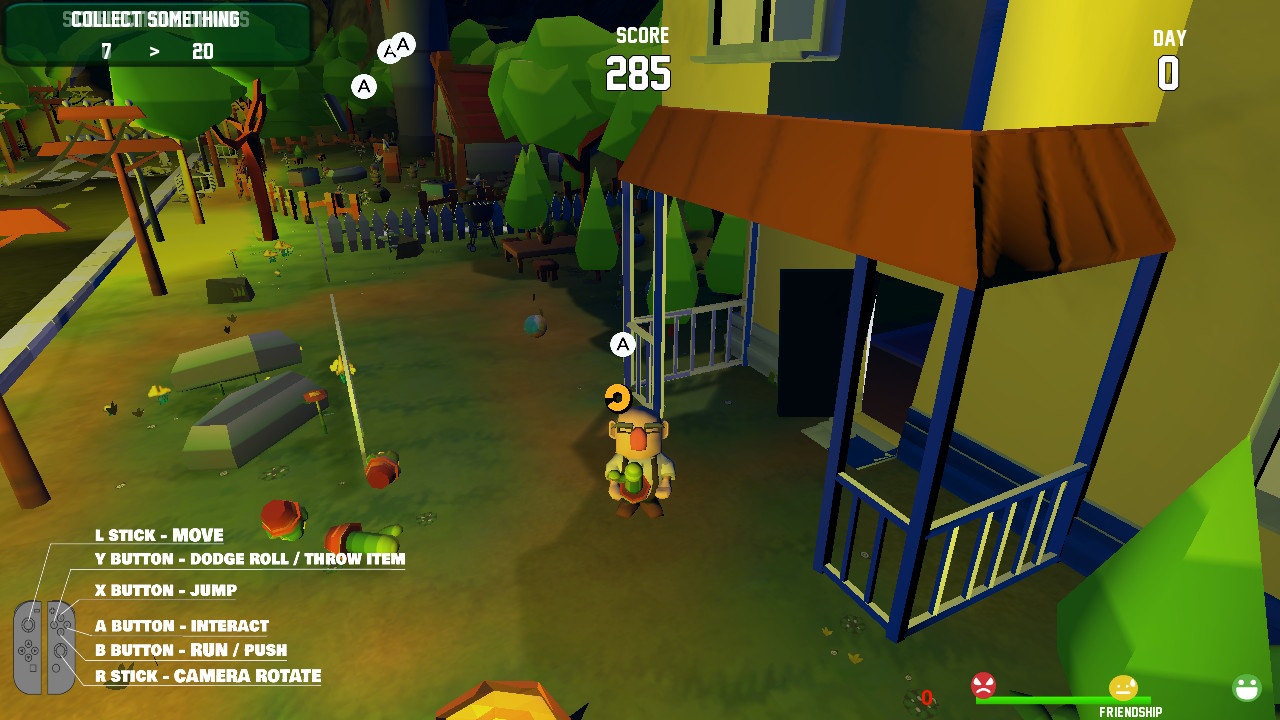This screenshot has width=1280, height=720.
Task: Click the DAY 0 counter
Action: [1168, 60]
